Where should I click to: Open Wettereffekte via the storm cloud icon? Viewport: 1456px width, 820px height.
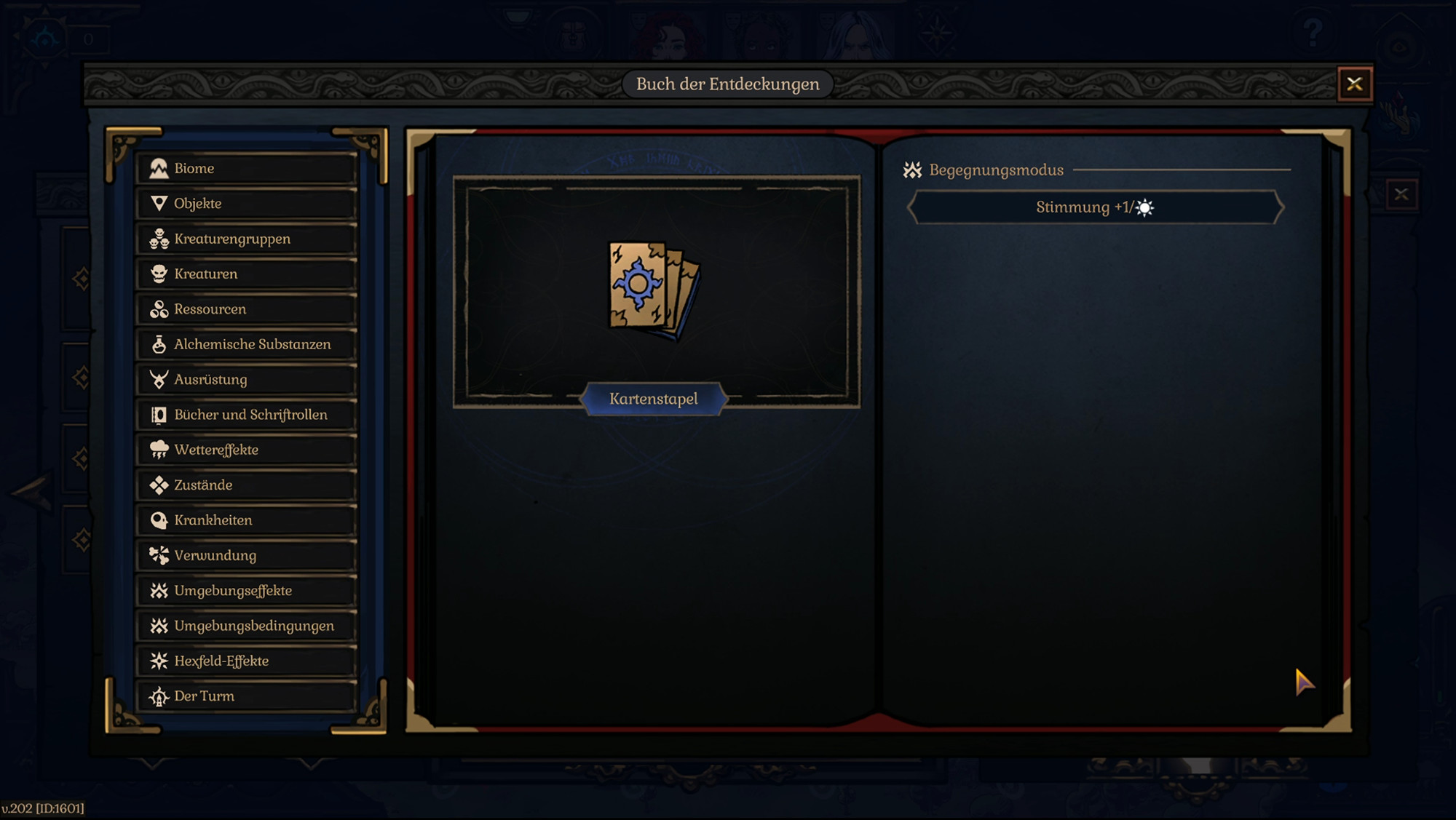159,450
